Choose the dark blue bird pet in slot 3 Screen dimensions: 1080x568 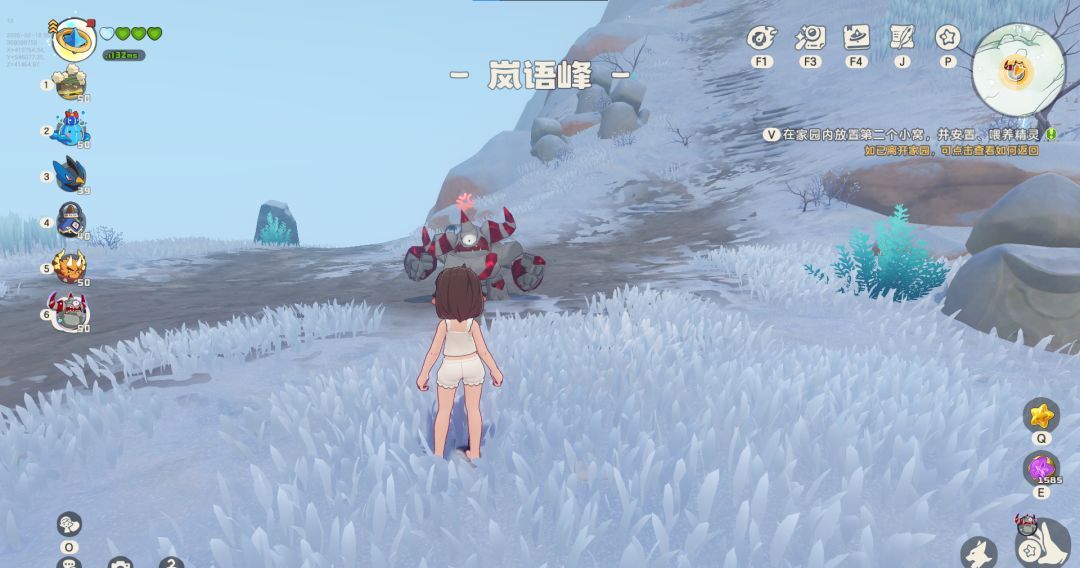pos(71,175)
